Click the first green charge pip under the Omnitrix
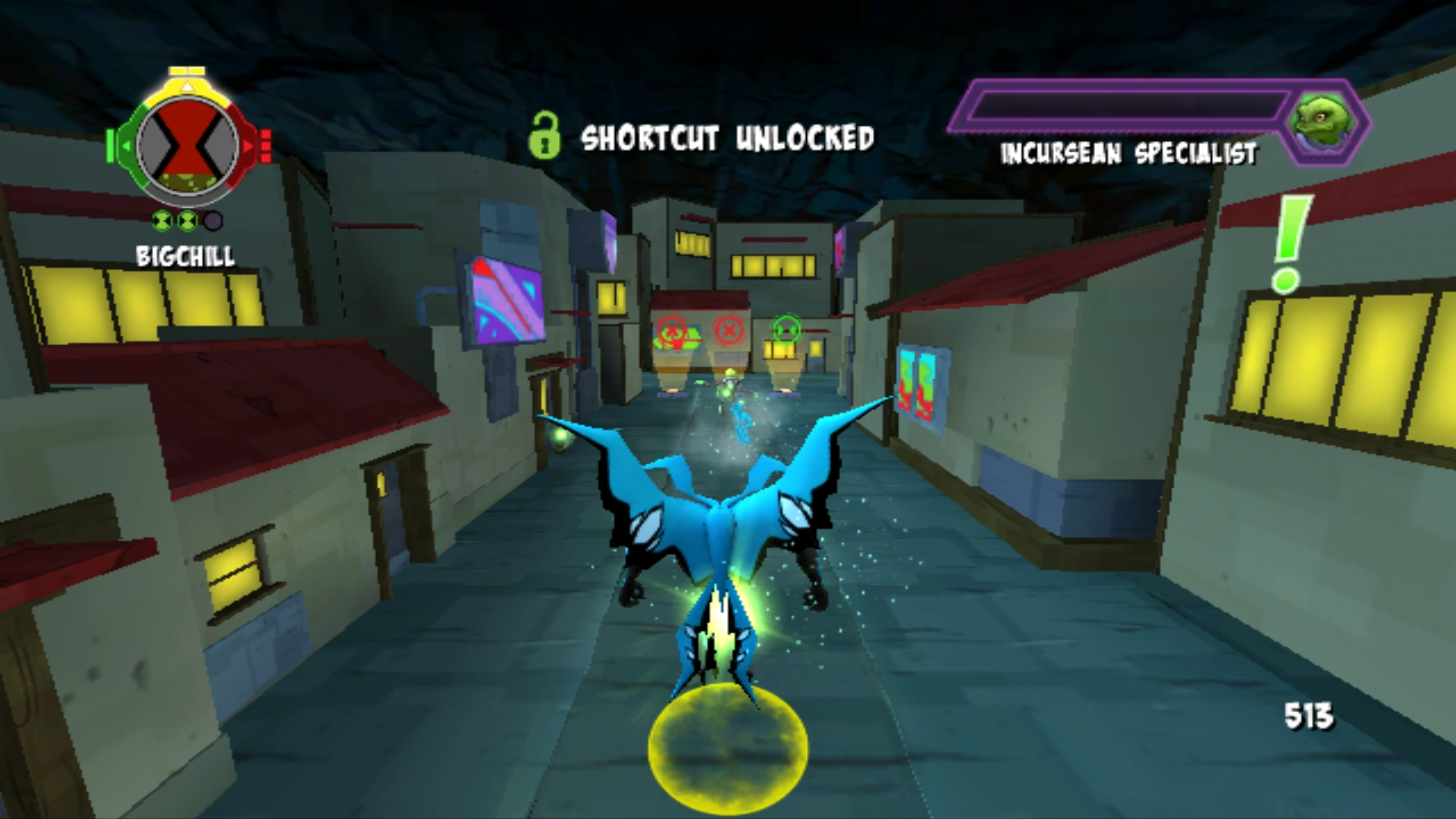This screenshot has width=1456, height=819. pyautogui.click(x=162, y=221)
